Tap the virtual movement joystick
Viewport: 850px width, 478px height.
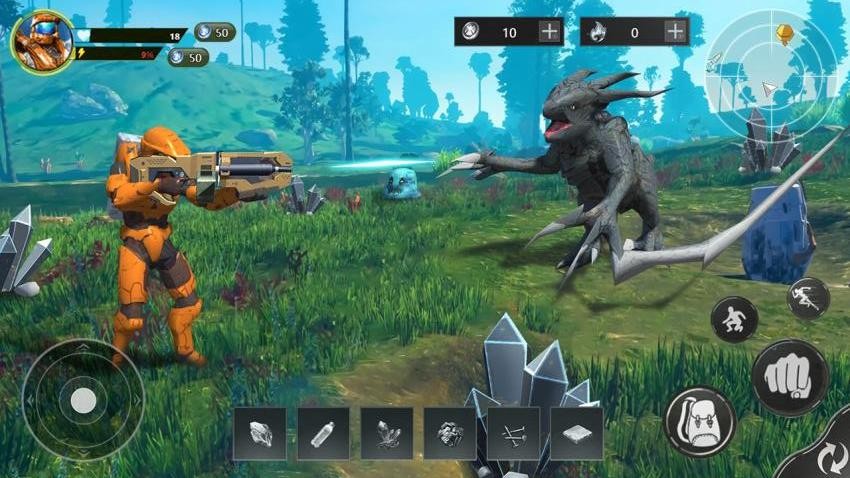point(83,401)
